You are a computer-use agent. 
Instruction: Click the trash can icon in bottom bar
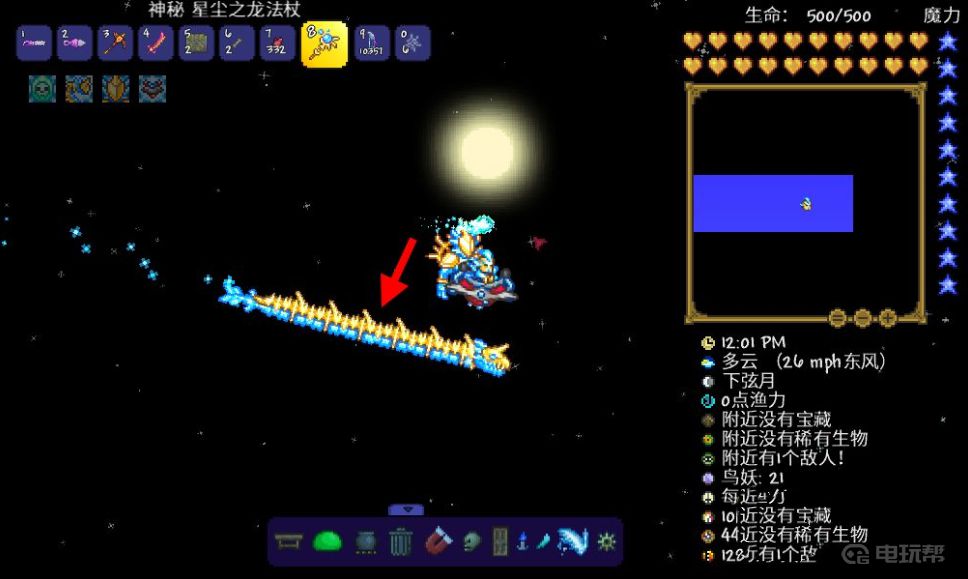point(400,542)
